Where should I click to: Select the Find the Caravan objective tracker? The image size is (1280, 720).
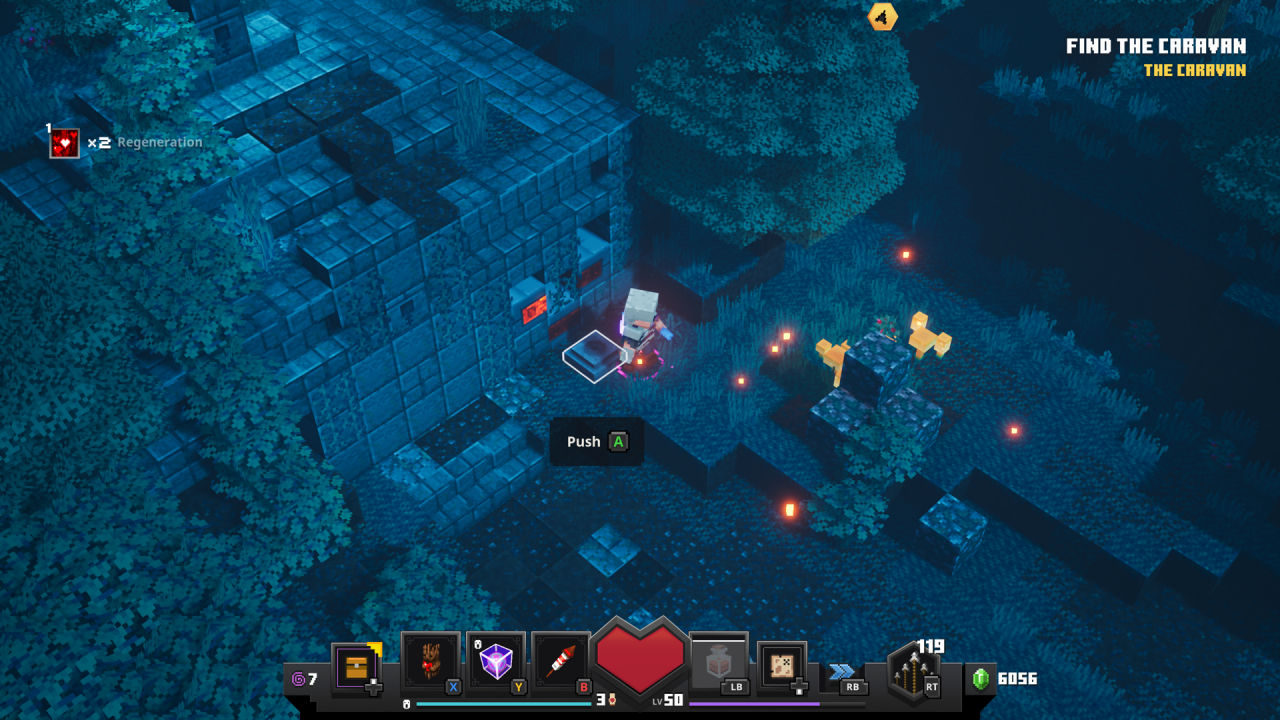[x=1155, y=47]
